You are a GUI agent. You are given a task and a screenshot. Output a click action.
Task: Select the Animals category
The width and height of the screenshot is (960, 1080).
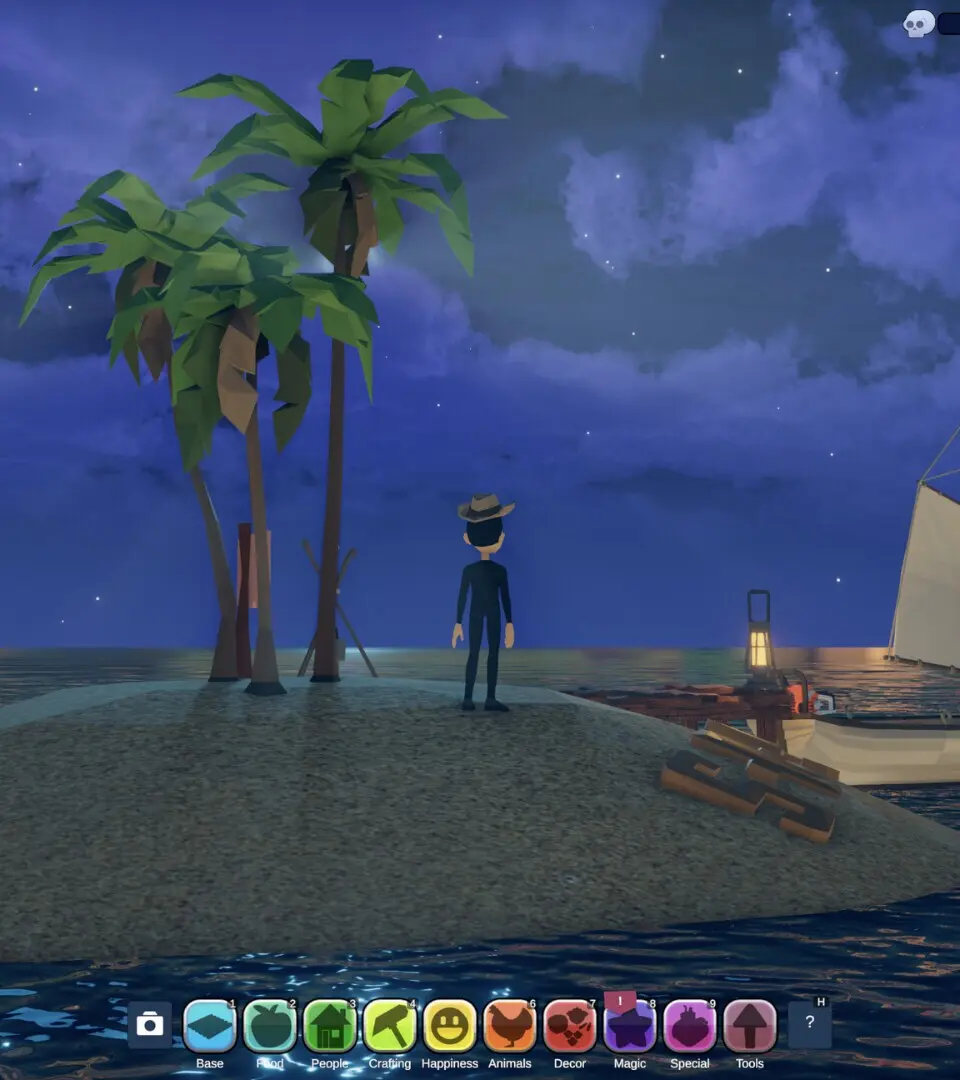point(510,1026)
